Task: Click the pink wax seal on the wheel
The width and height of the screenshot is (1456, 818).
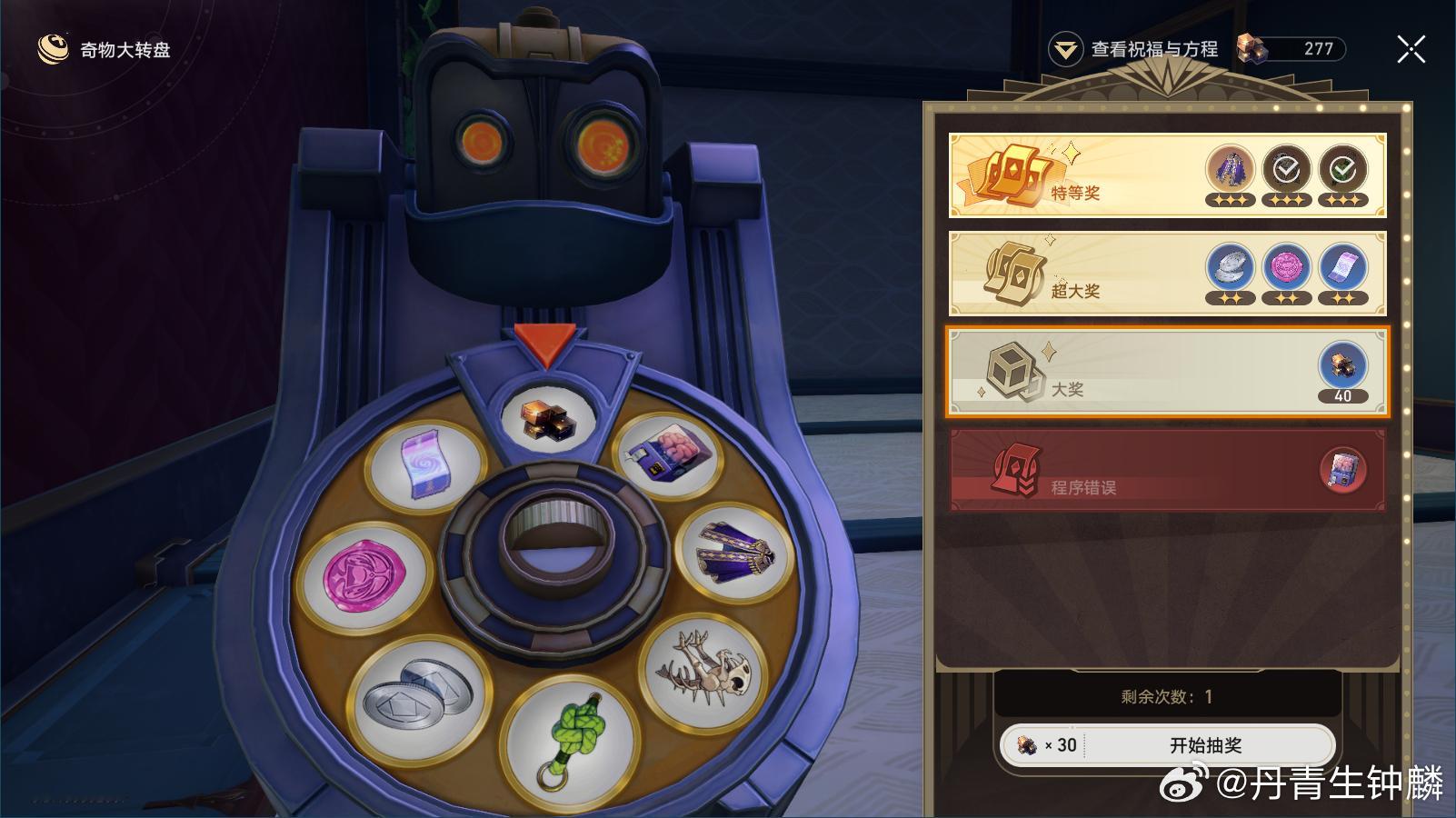Action: coord(361,577)
